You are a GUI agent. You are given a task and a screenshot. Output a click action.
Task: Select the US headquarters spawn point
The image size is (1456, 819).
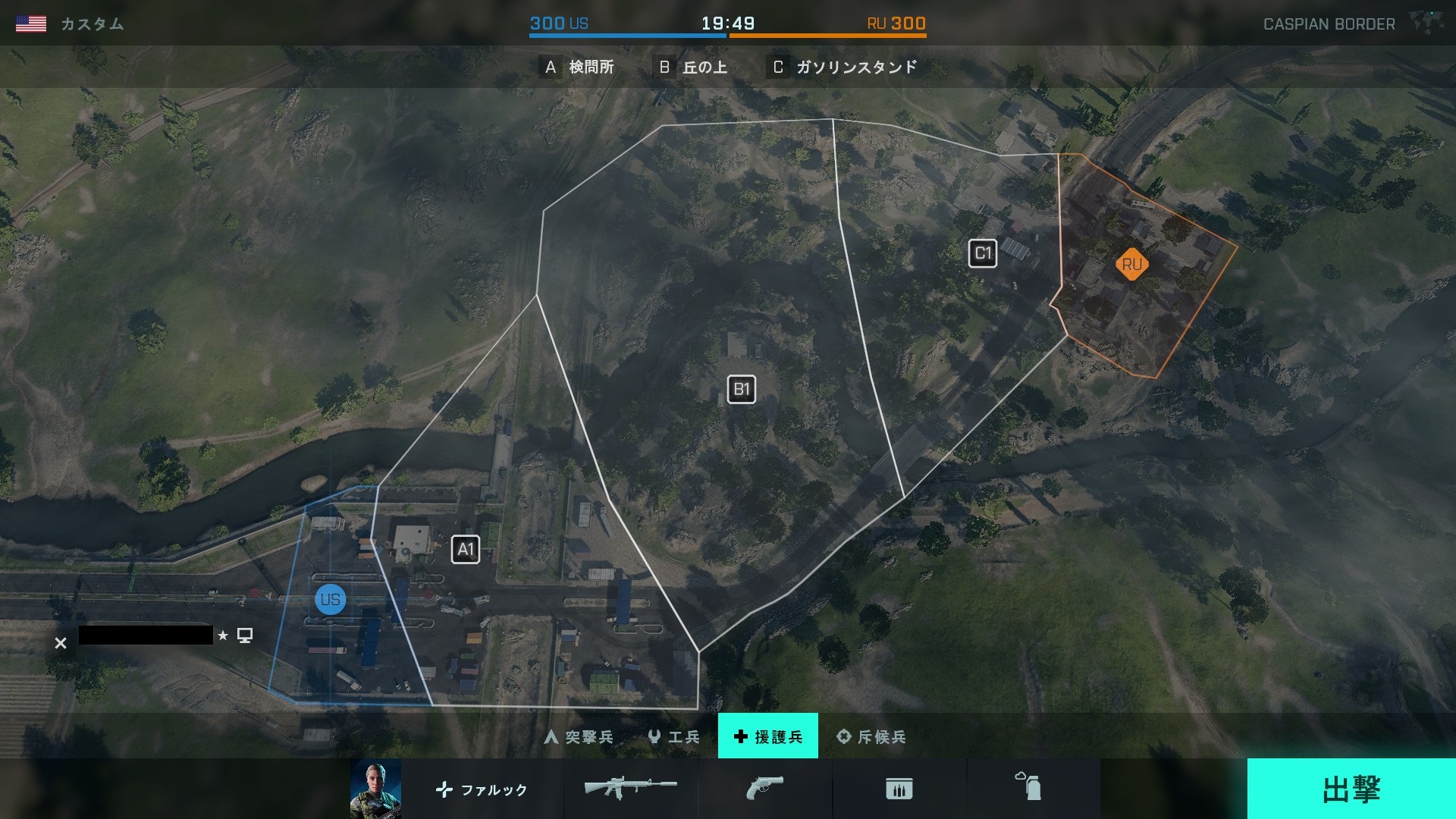pos(330,600)
